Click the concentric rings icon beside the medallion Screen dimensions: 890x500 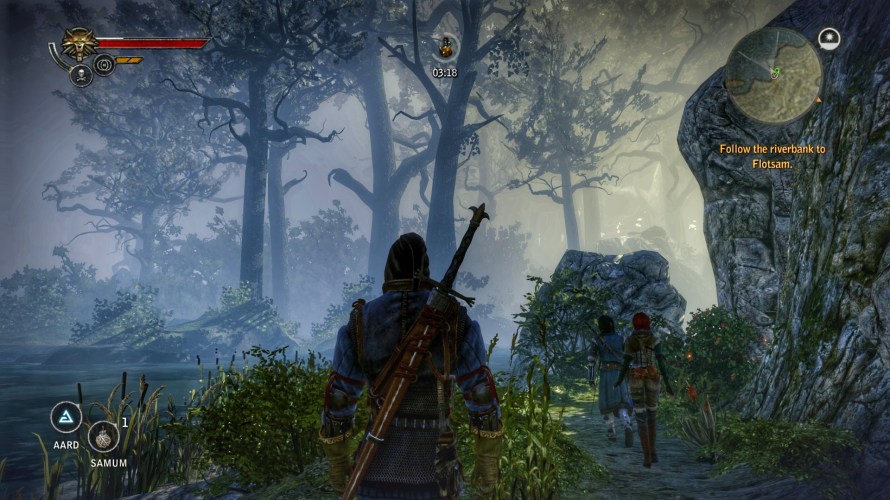click(x=103, y=66)
